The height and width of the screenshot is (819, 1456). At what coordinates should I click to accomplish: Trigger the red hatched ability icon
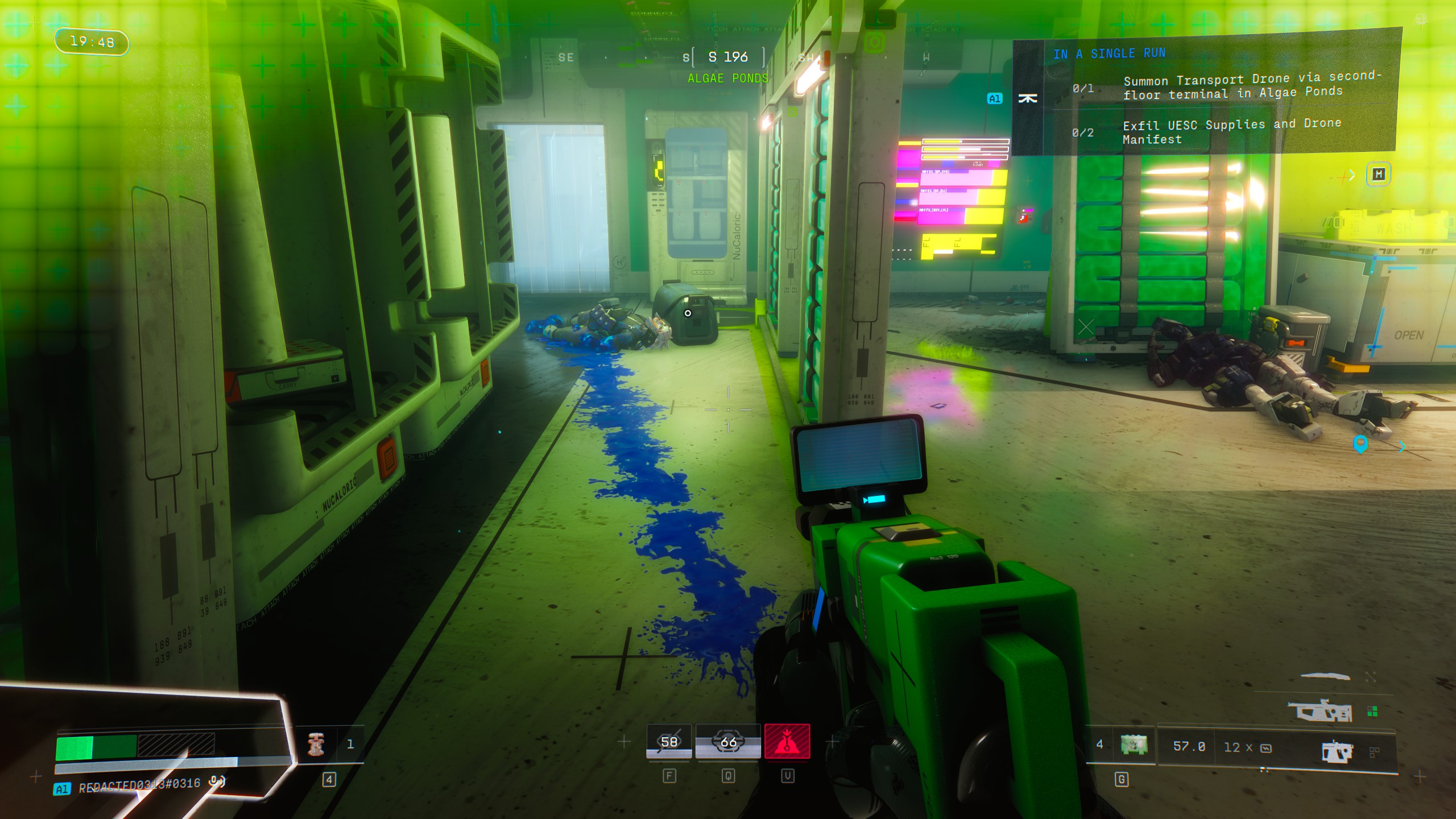(787, 742)
